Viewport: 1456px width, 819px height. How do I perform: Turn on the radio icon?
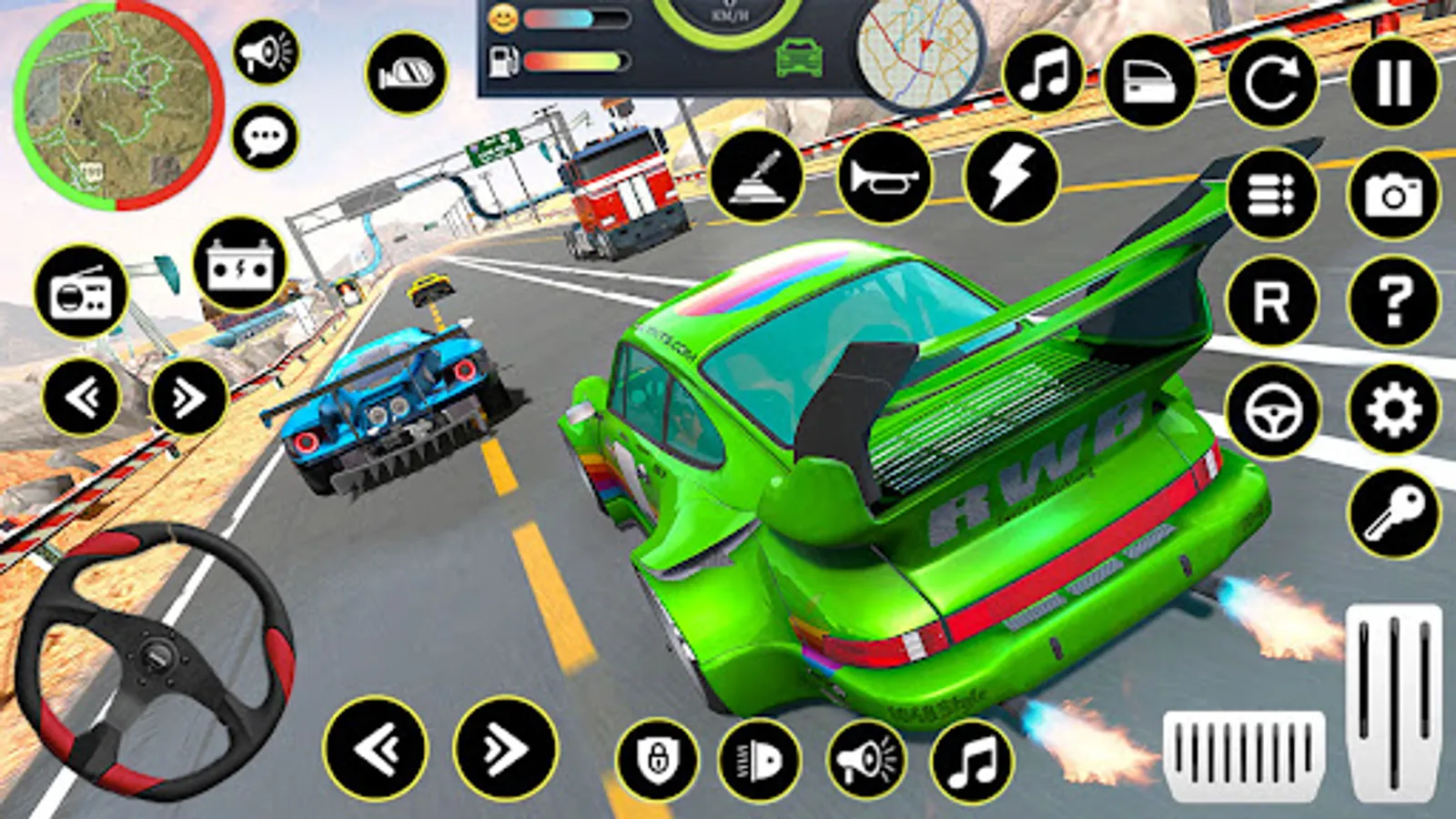point(81,292)
